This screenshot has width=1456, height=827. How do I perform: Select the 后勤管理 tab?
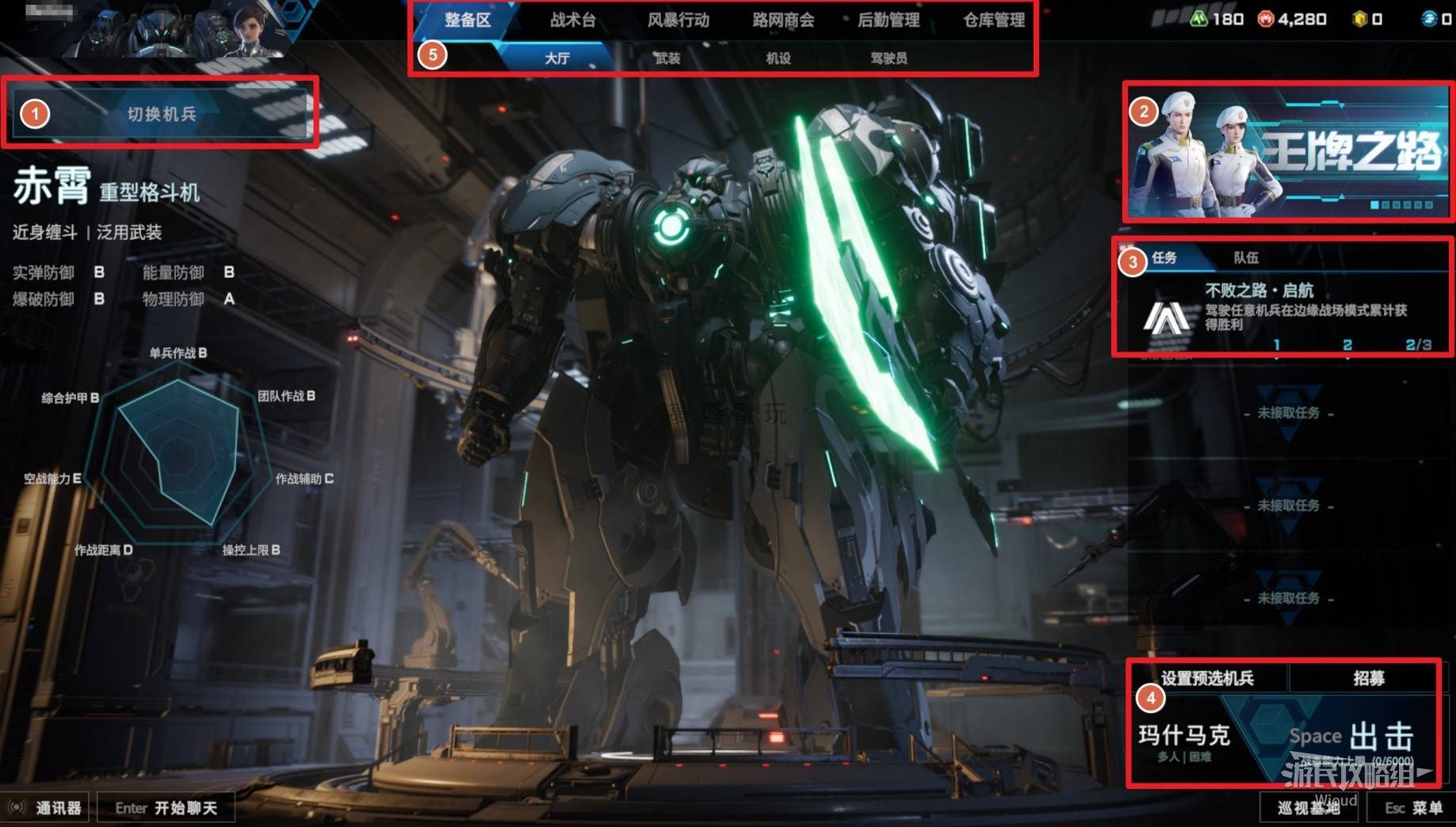(x=889, y=20)
